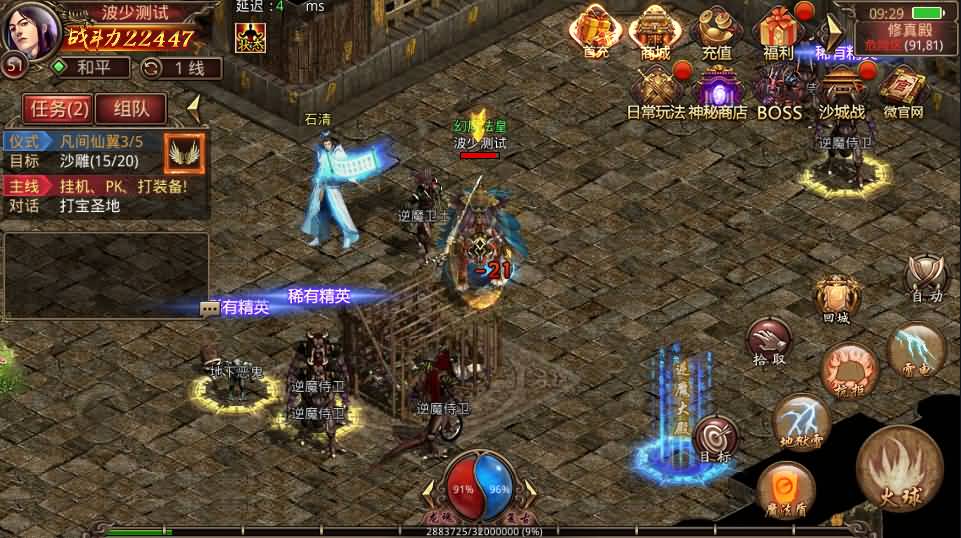Viewport: 961px width, 538px height.
Task: Tap the 拾取 pick-up button
Action: point(768,342)
